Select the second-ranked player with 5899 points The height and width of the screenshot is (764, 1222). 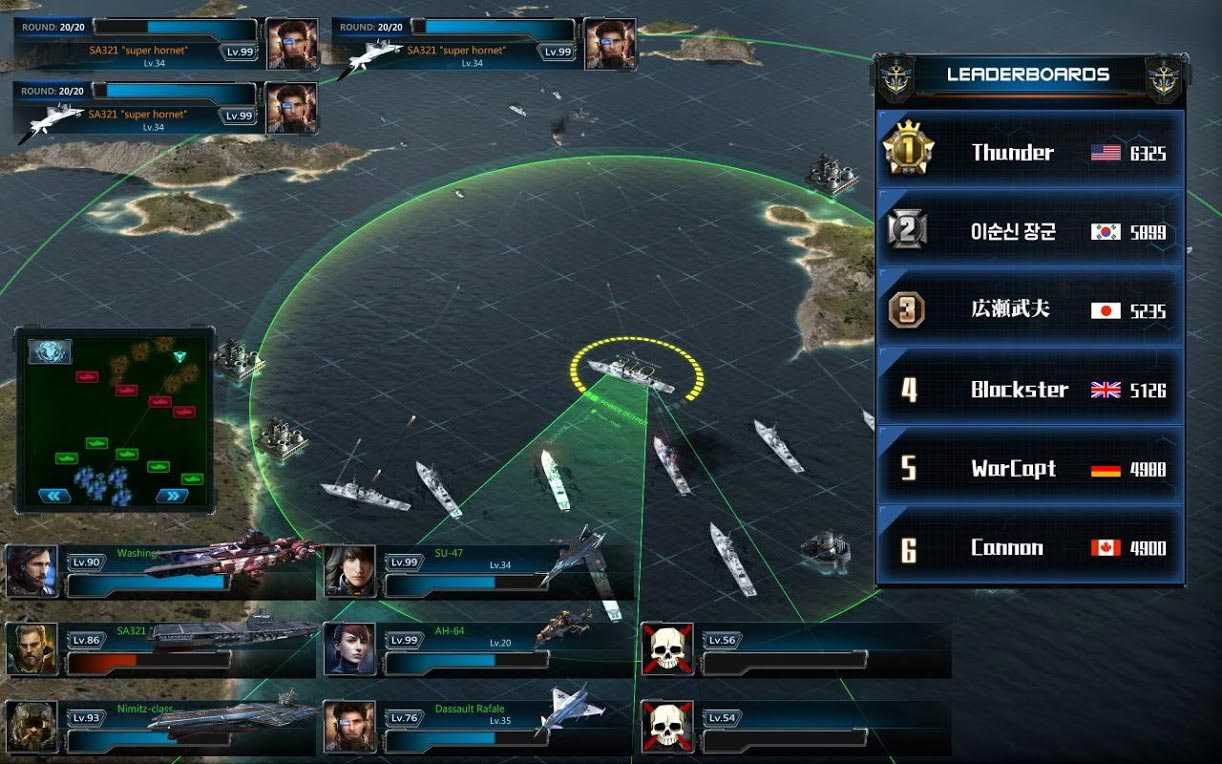pos(1030,232)
